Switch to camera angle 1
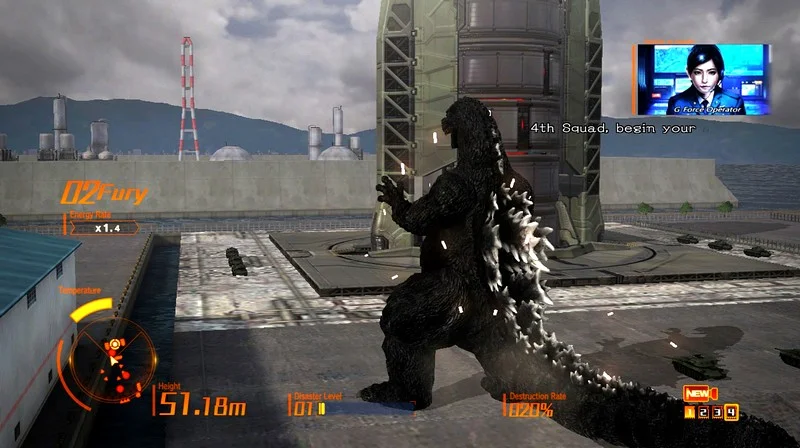Viewport: 800px width, 448px height. 690,412
